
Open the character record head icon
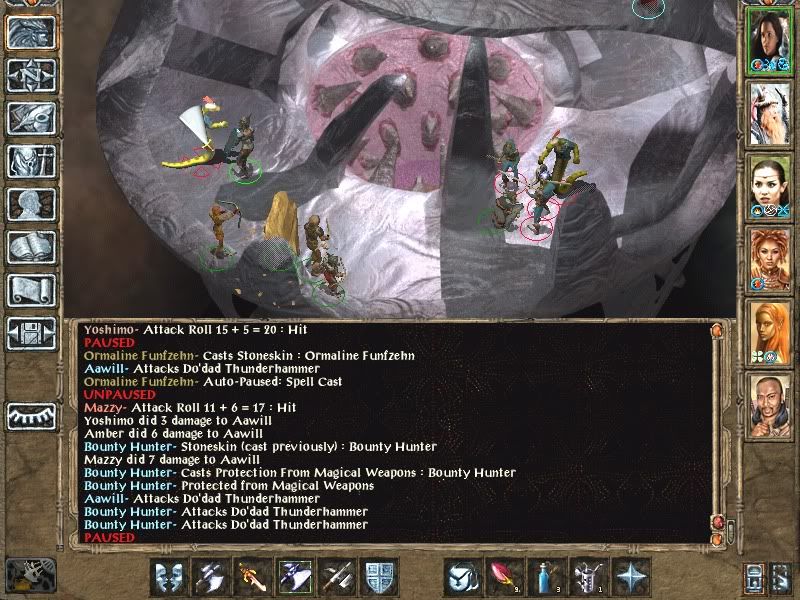click(30, 204)
